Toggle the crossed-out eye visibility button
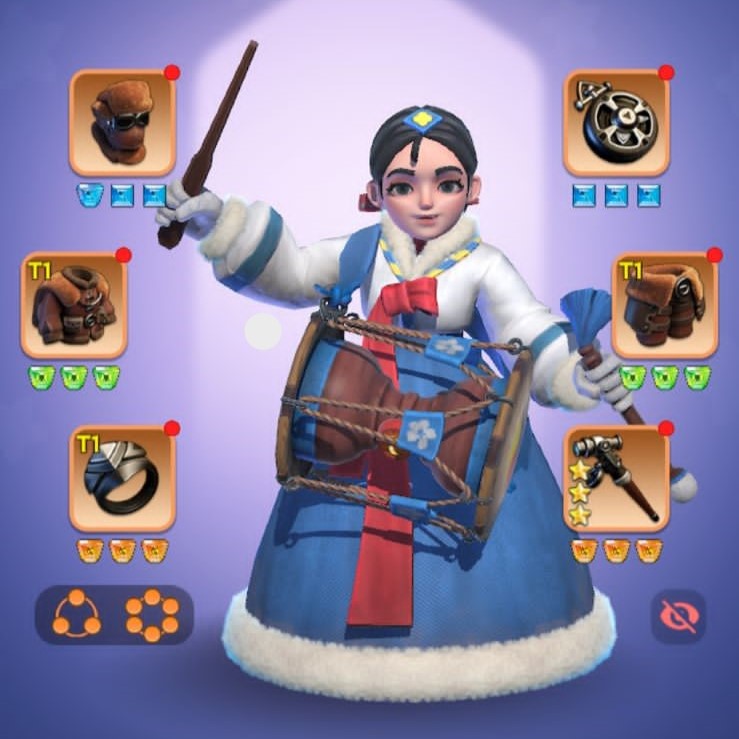 coord(678,616)
